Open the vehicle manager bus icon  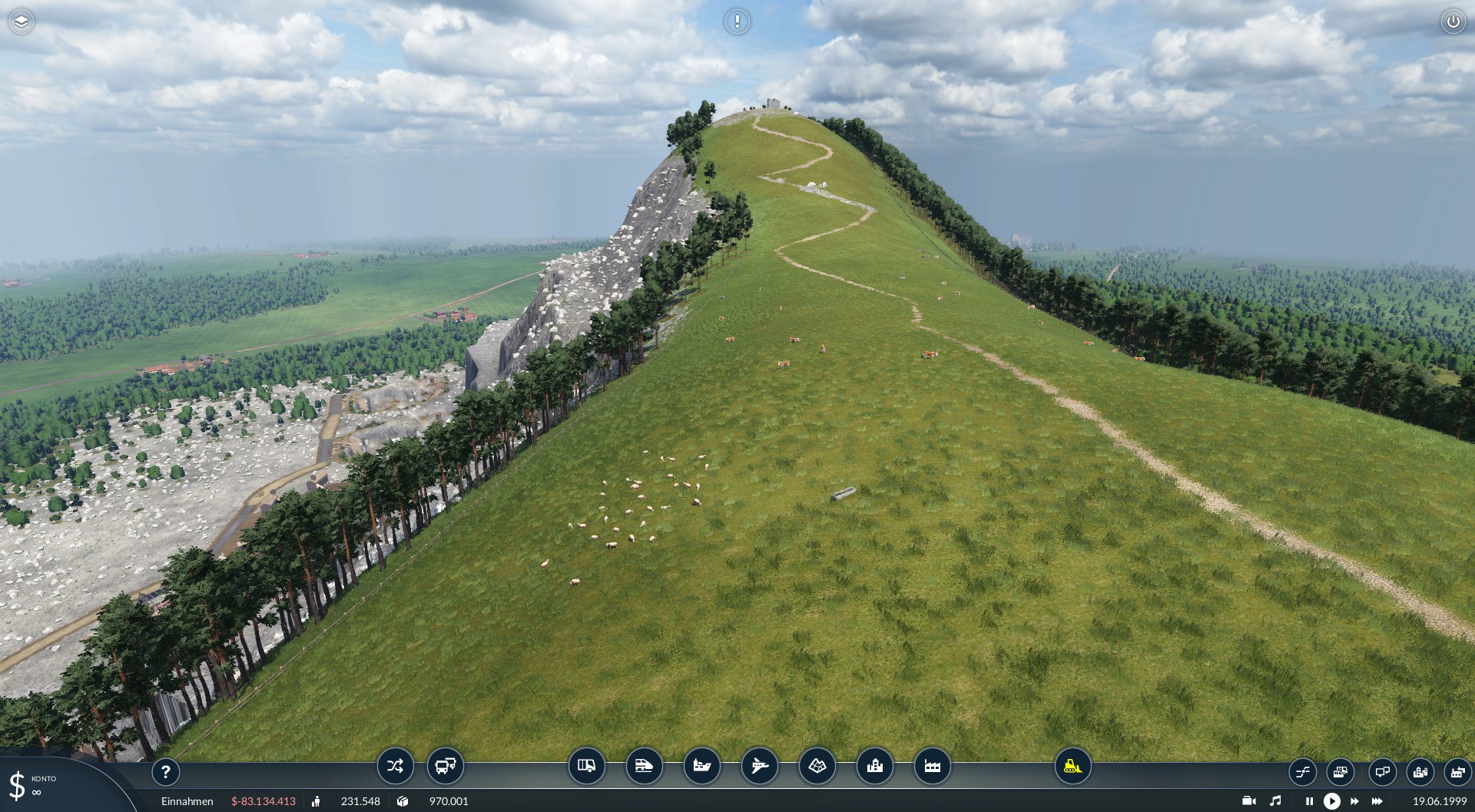(x=446, y=766)
